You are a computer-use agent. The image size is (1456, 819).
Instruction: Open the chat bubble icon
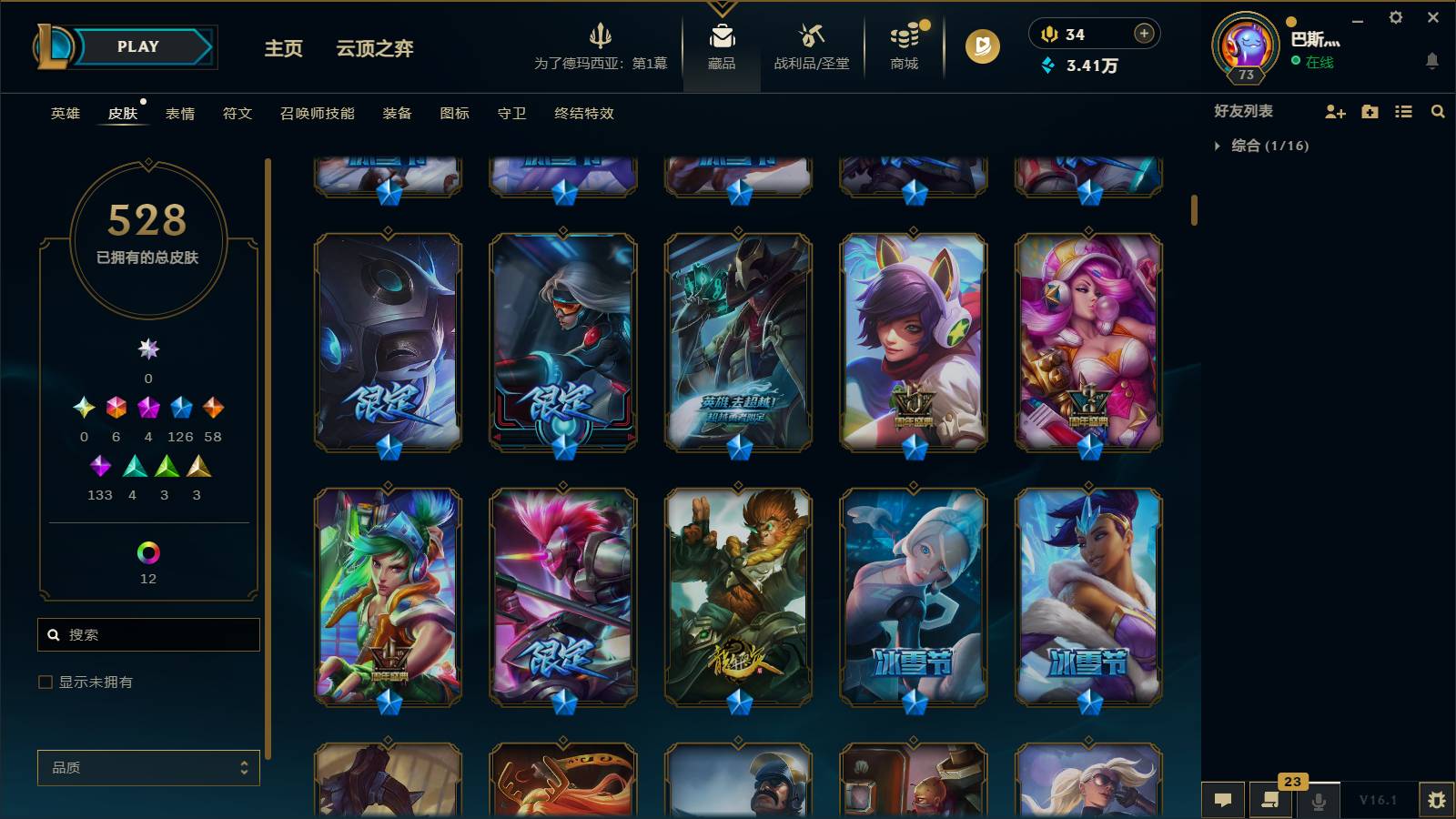[x=1224, y=801]
